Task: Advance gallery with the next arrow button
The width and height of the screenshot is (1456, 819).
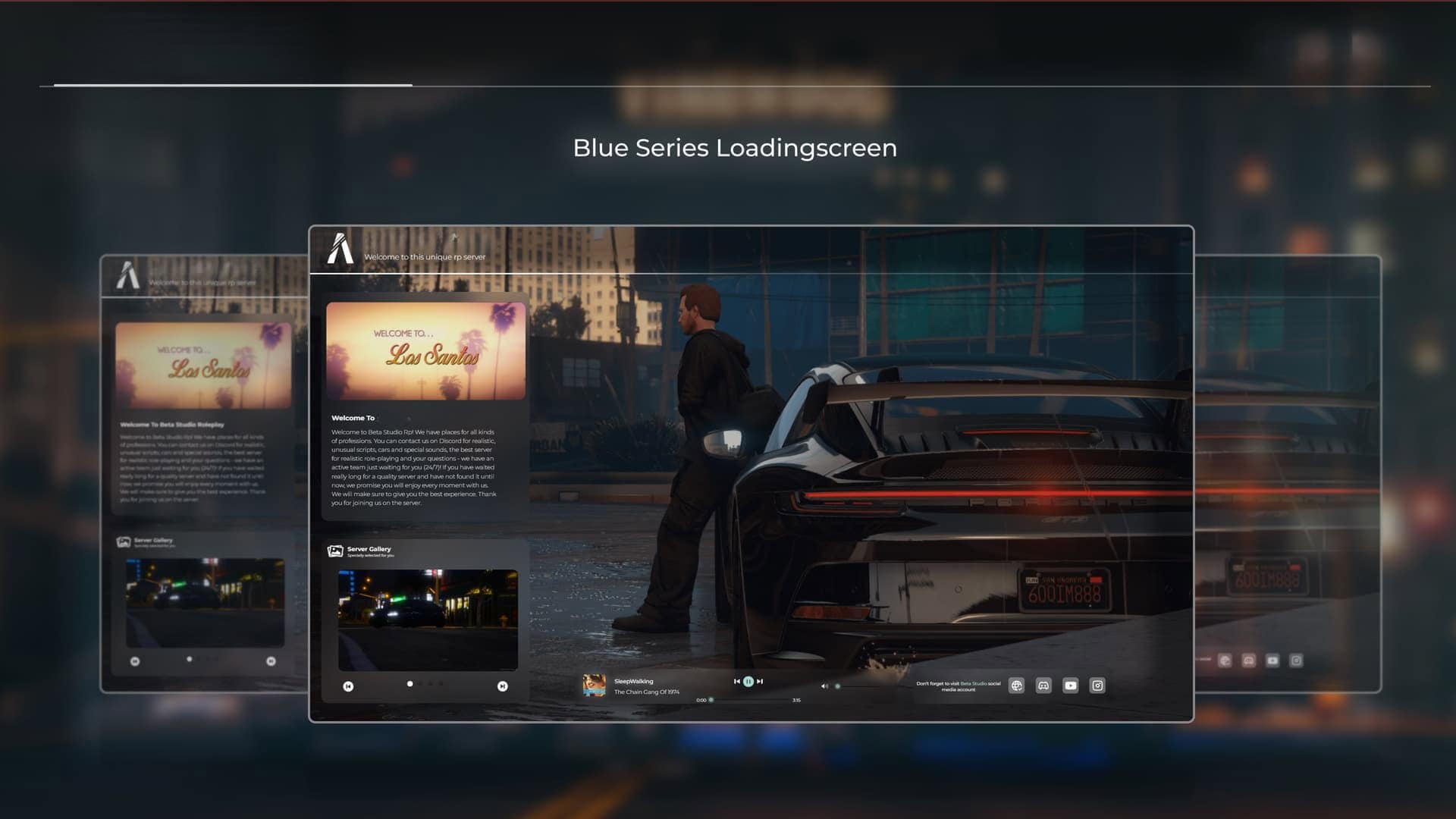Action: (503, 686)
